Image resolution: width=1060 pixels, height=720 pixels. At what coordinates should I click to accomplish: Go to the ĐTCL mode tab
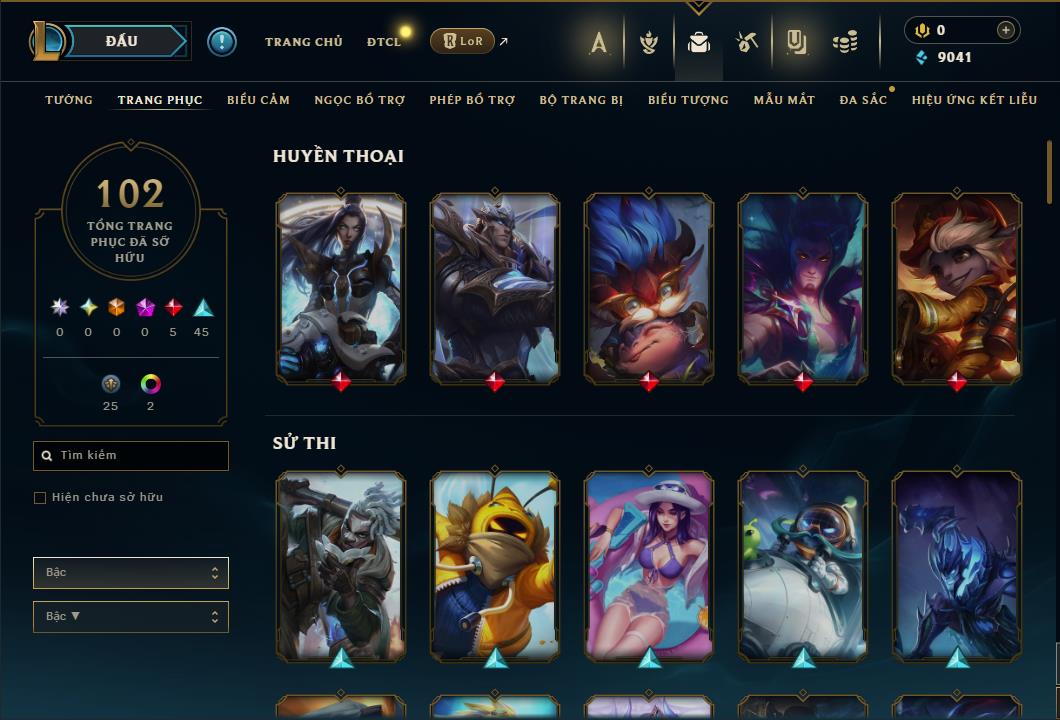[x=383, y=42]
